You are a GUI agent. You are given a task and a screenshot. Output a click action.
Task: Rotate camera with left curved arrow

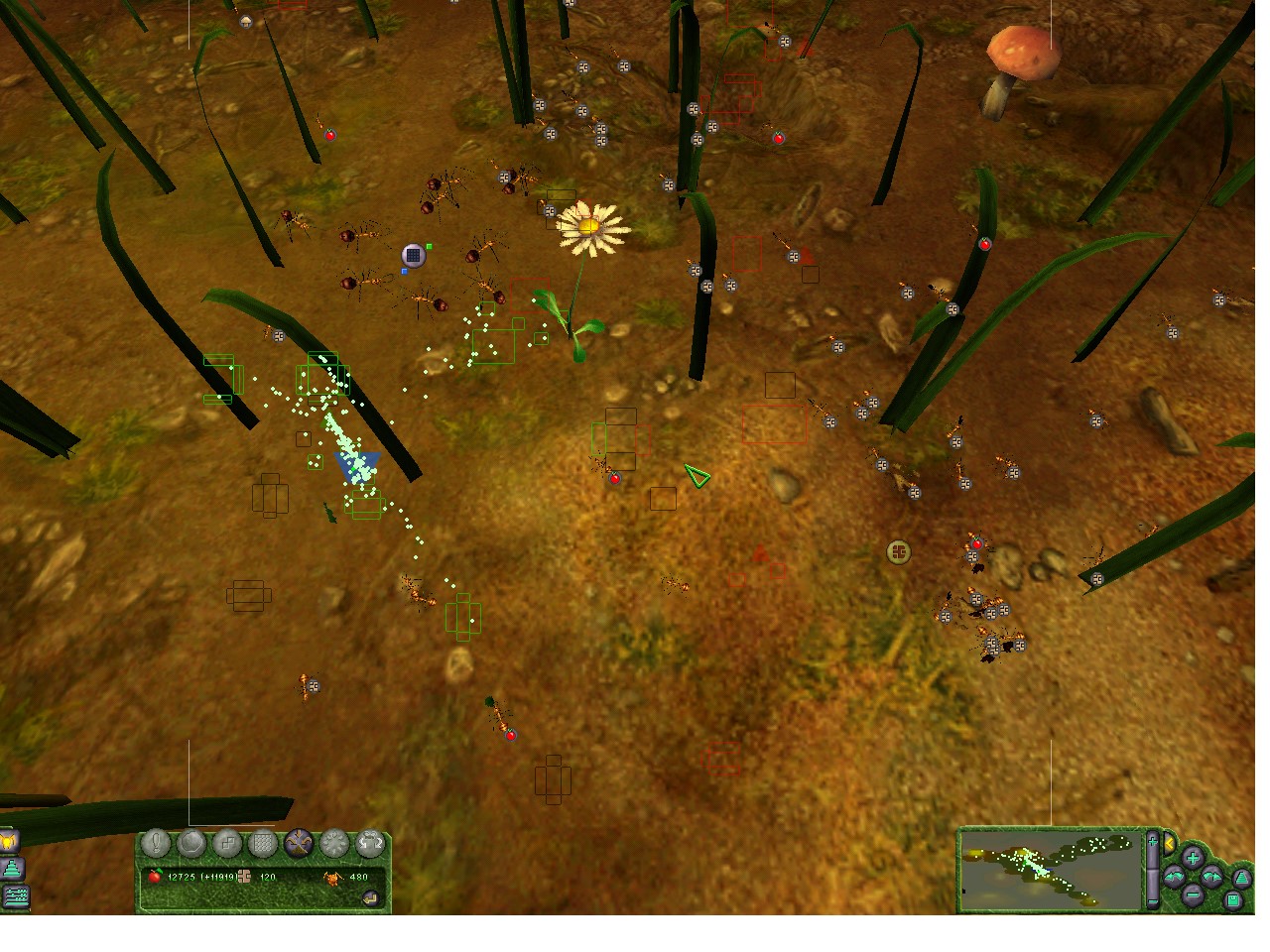tap(1174, 877)
